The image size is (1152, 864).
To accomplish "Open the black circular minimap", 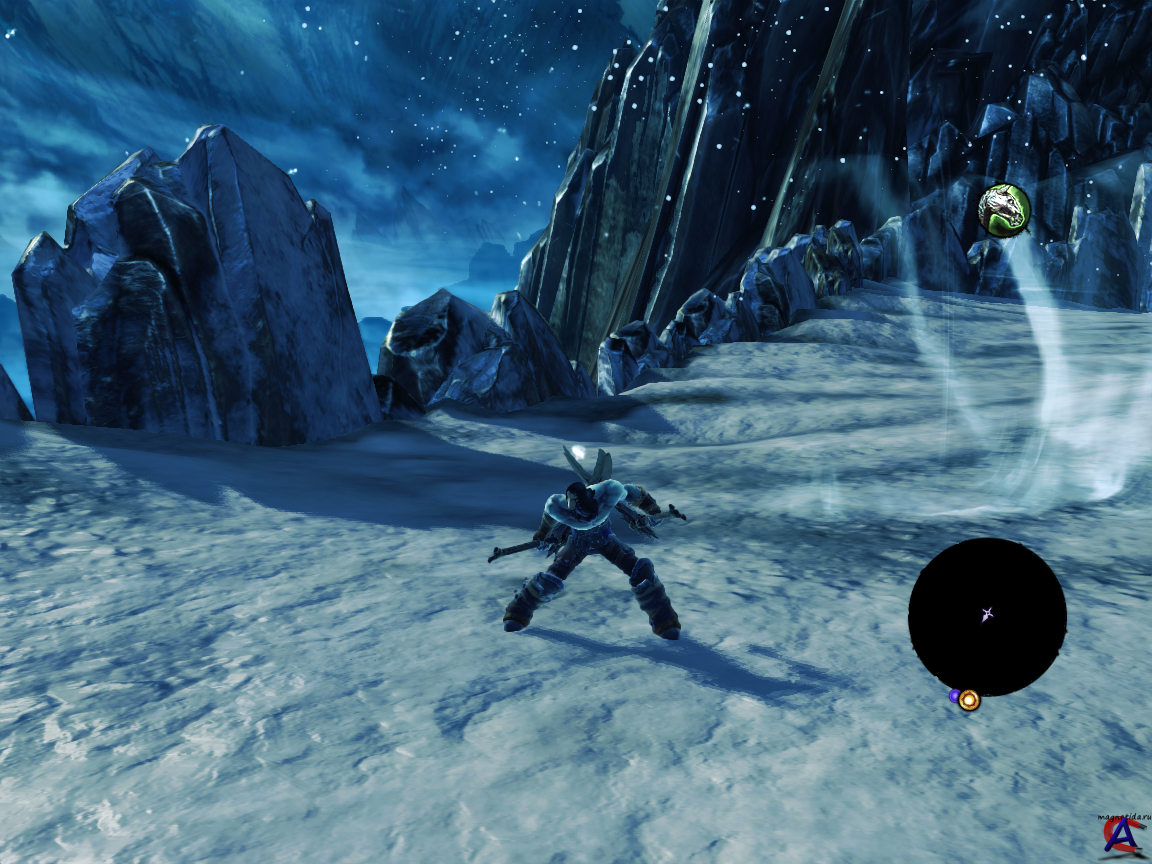I will (x=987, y=616).
